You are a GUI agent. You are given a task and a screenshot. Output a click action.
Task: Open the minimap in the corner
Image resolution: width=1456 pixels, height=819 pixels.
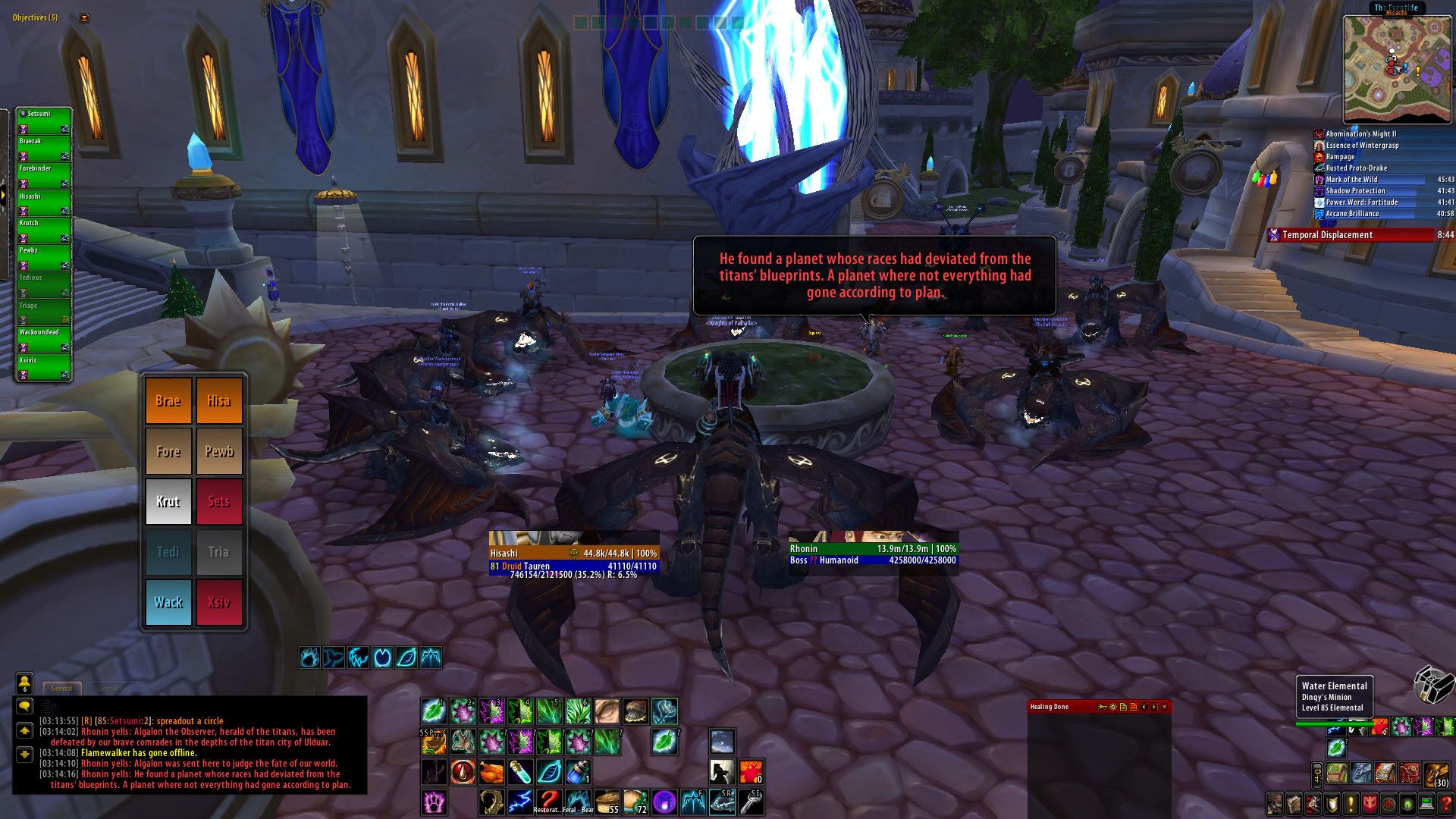pos(1397,69)
